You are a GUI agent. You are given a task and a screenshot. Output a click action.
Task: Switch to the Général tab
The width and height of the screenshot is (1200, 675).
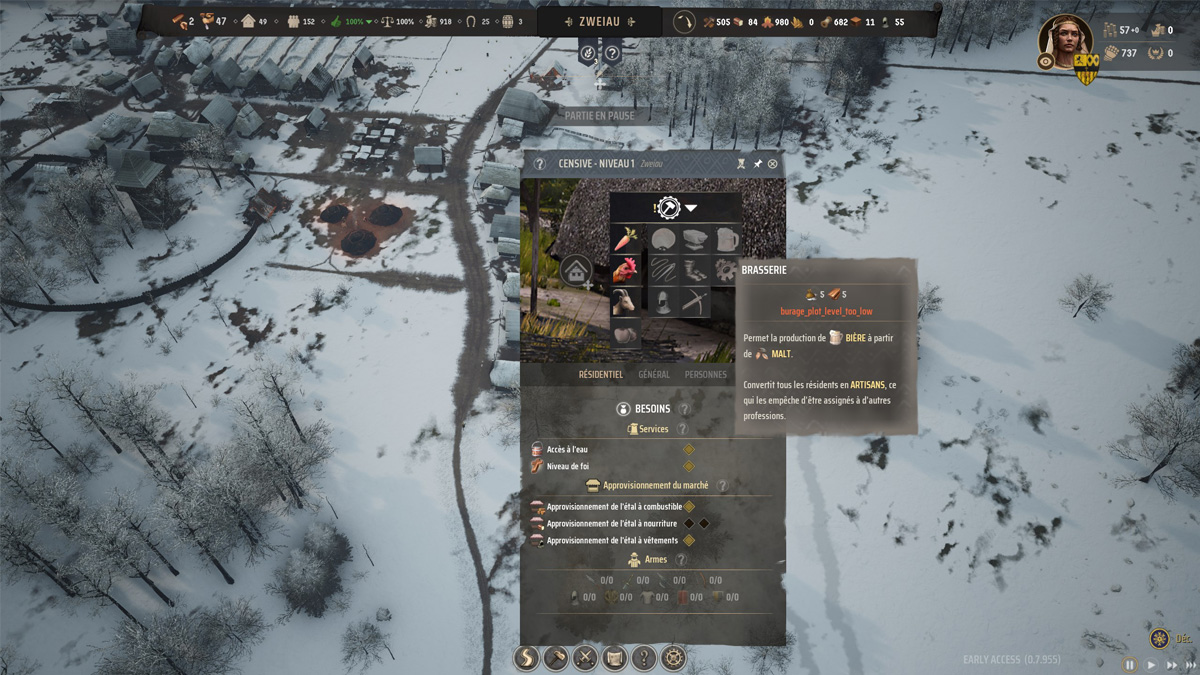tap(654, 375)
